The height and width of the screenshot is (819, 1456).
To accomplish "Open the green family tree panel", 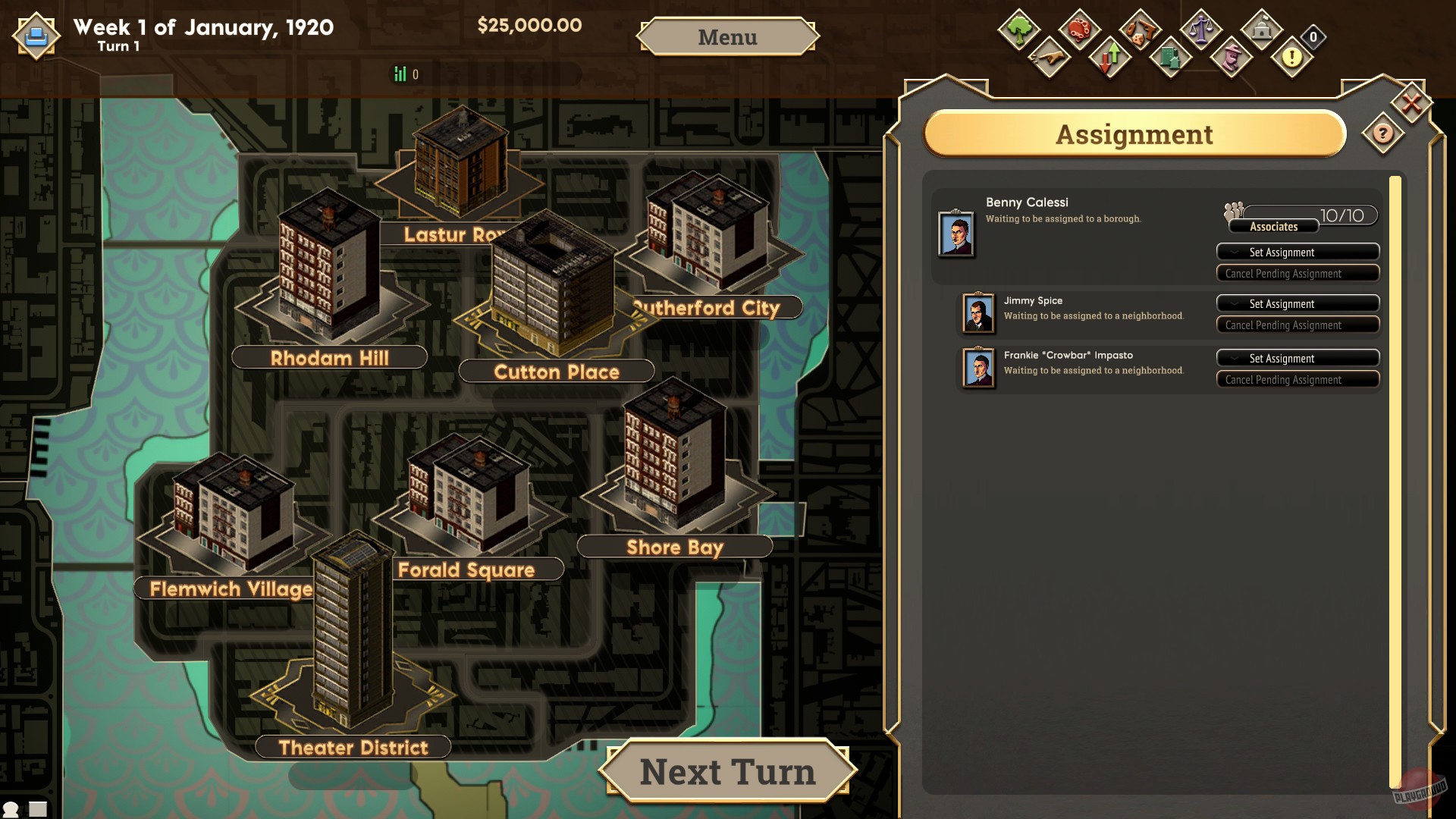I will 1018,30.
